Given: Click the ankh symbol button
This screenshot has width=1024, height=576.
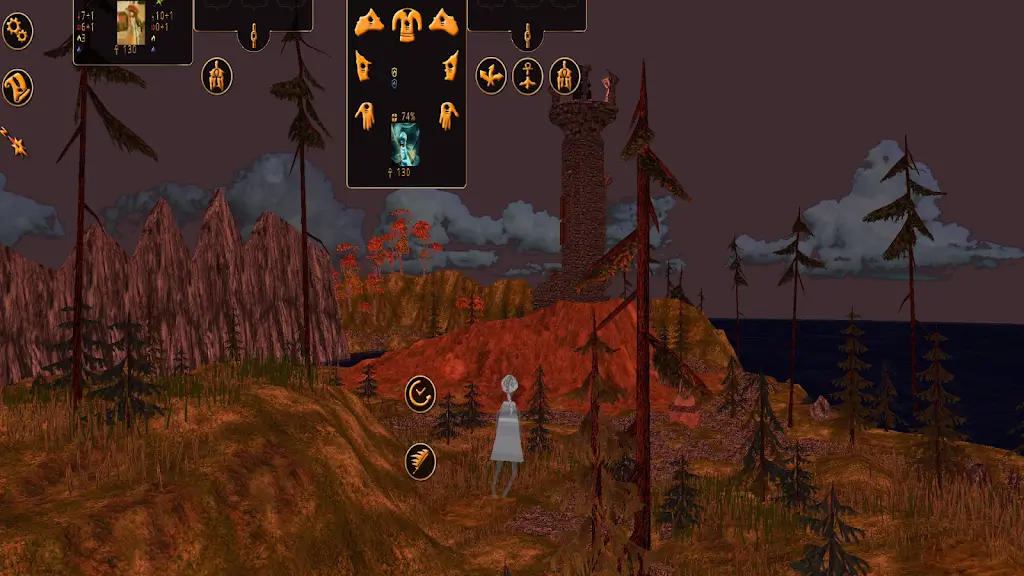Looking at the screenshot, I should click(528, 76).
